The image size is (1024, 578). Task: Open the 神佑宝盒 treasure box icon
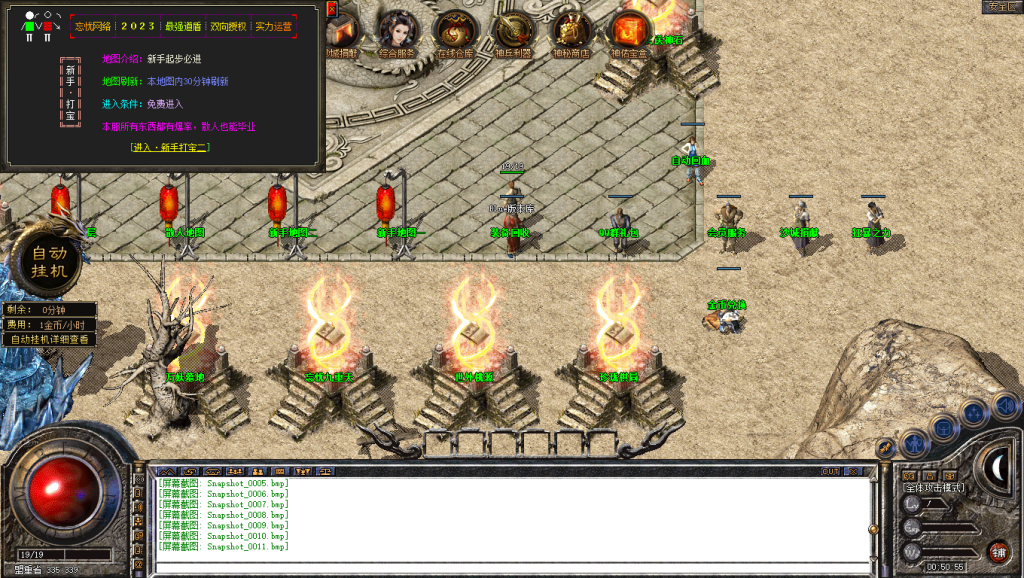pyautogui.click(x=629, y=30)
